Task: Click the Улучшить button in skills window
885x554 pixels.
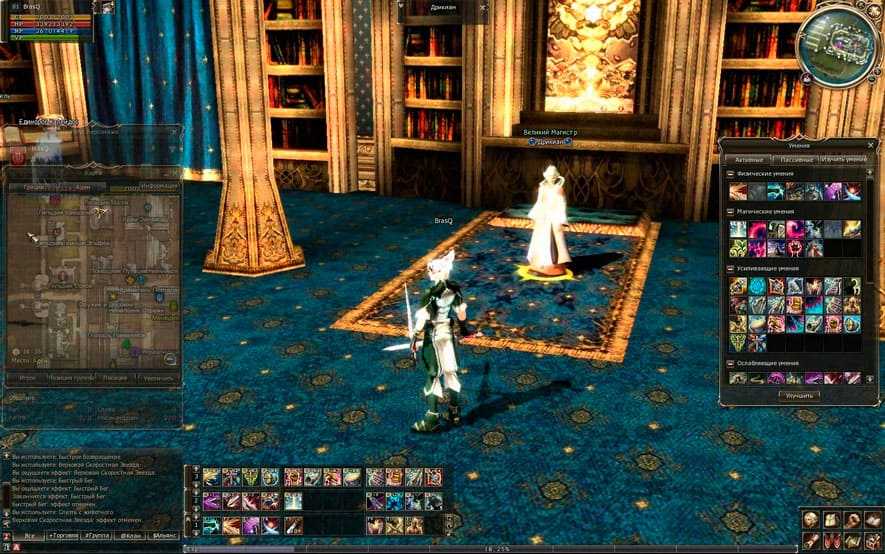Action: [798, 395]
